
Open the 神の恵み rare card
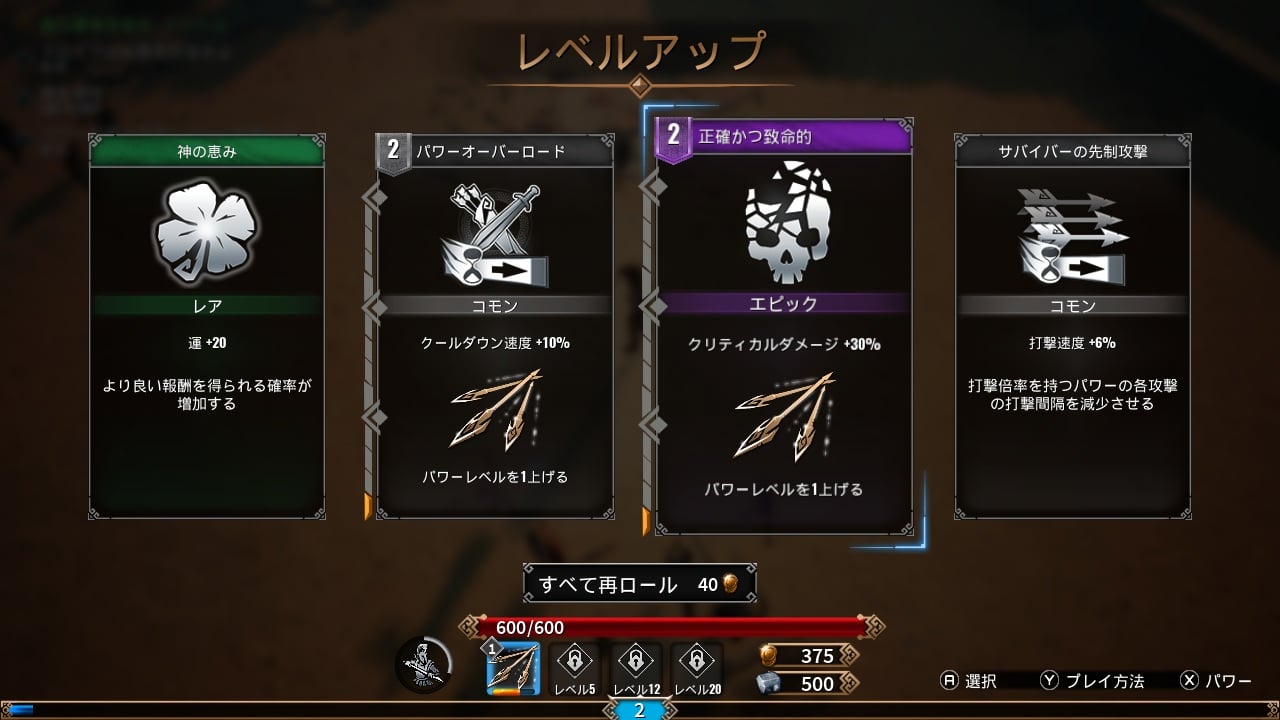[x=207, y=330]
